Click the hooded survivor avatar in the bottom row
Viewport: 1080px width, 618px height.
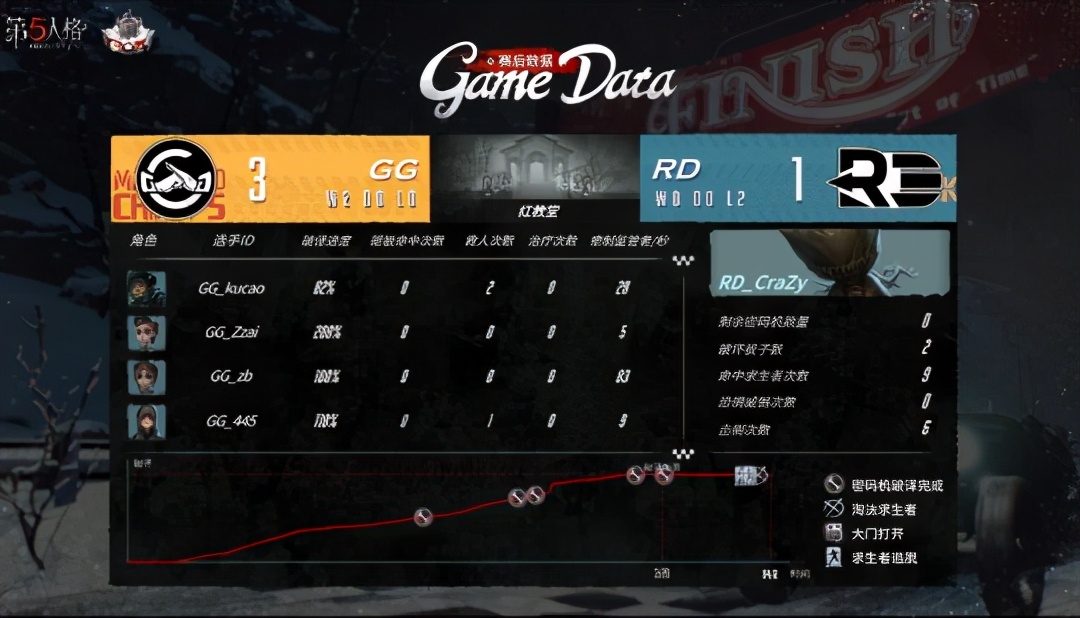[x=146, y=421]
